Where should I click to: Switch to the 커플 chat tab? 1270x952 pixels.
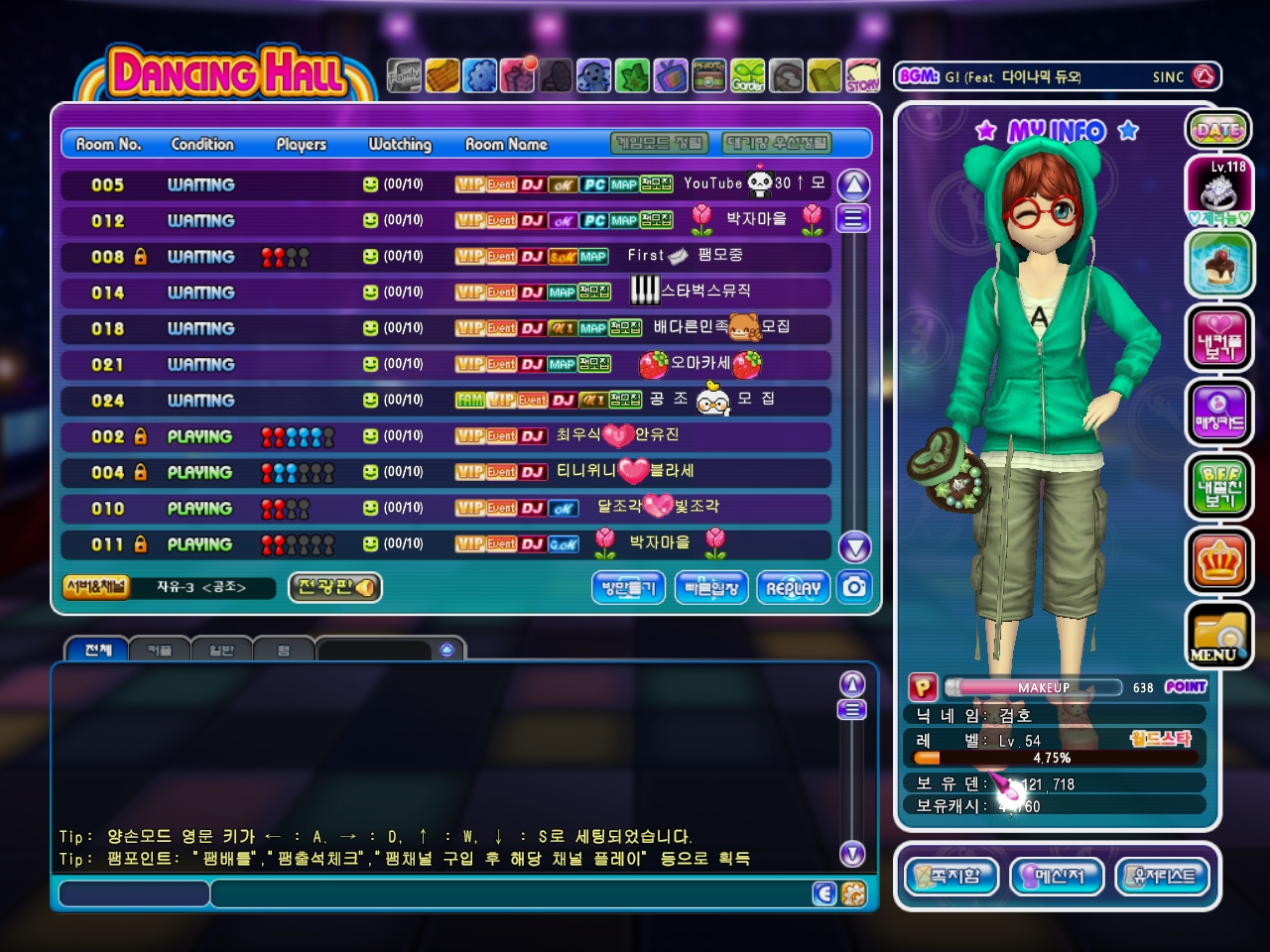click(x=160, y=651)
